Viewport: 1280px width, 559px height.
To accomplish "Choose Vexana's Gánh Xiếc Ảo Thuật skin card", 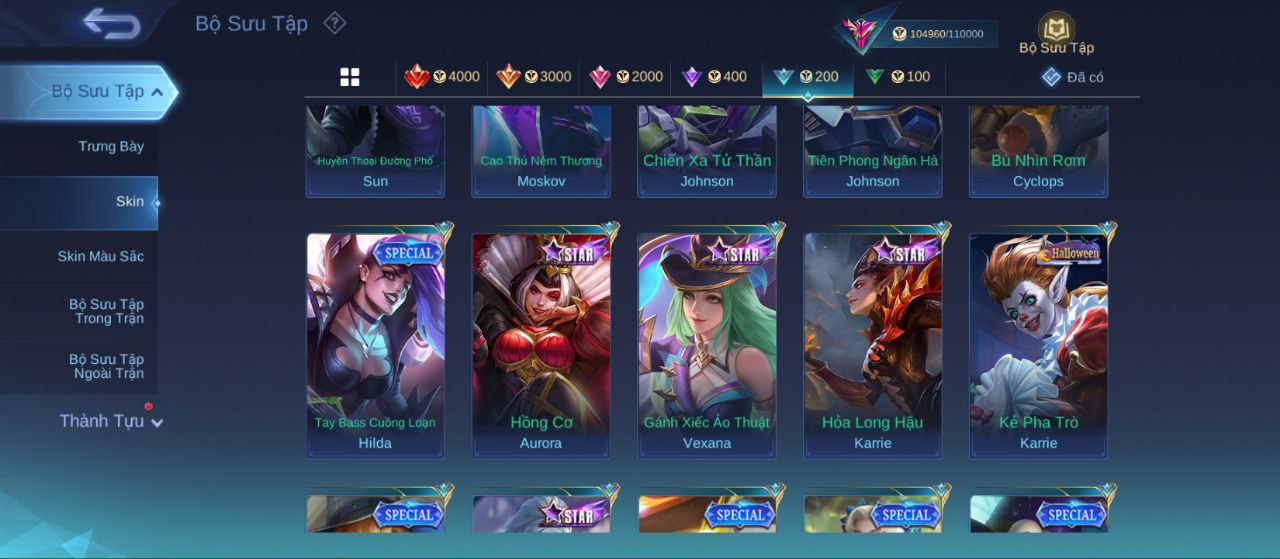I will [x=707, y=345].
